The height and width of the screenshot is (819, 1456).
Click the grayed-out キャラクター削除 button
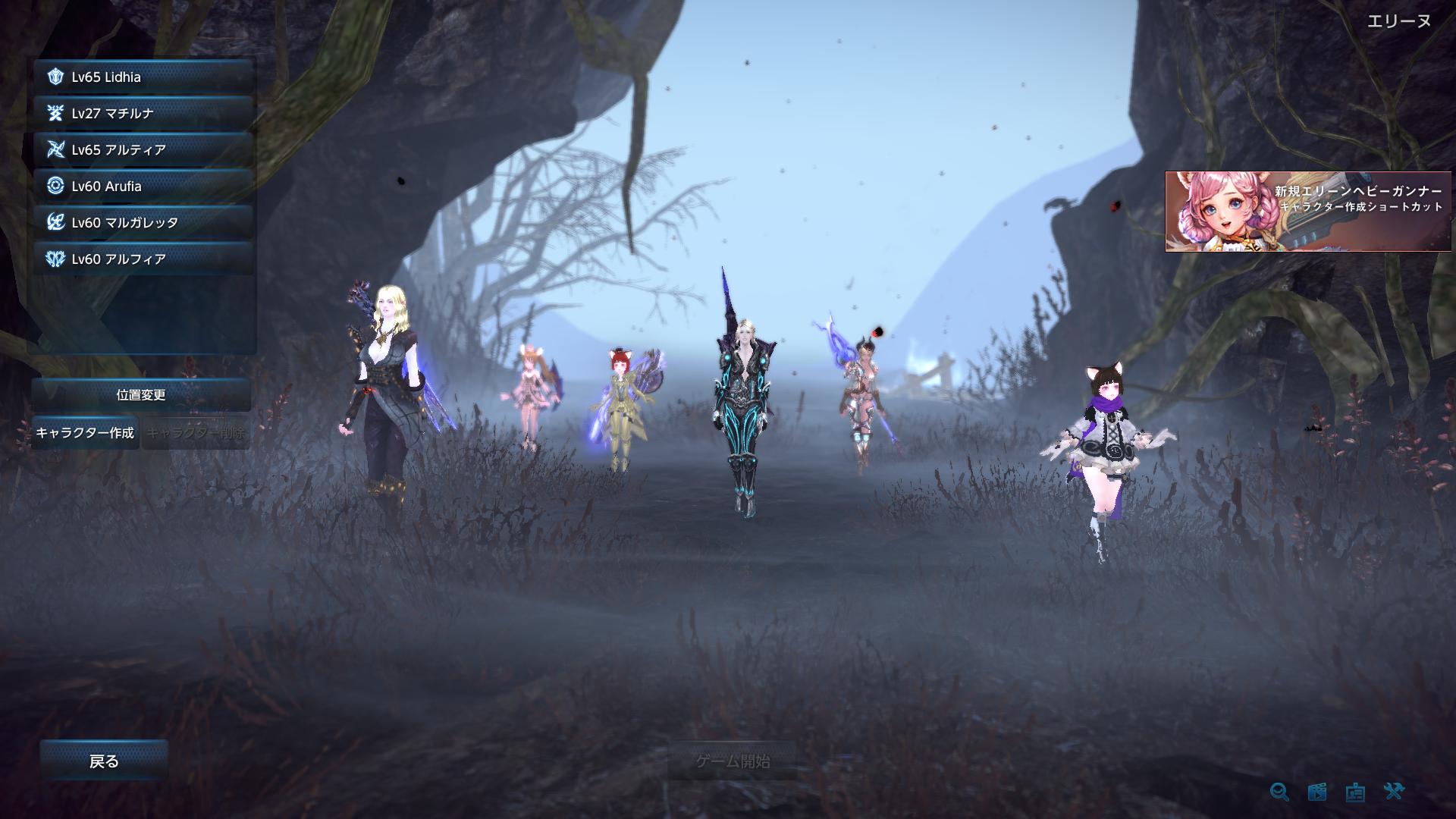pyautogui.click(x=196, y=433)
